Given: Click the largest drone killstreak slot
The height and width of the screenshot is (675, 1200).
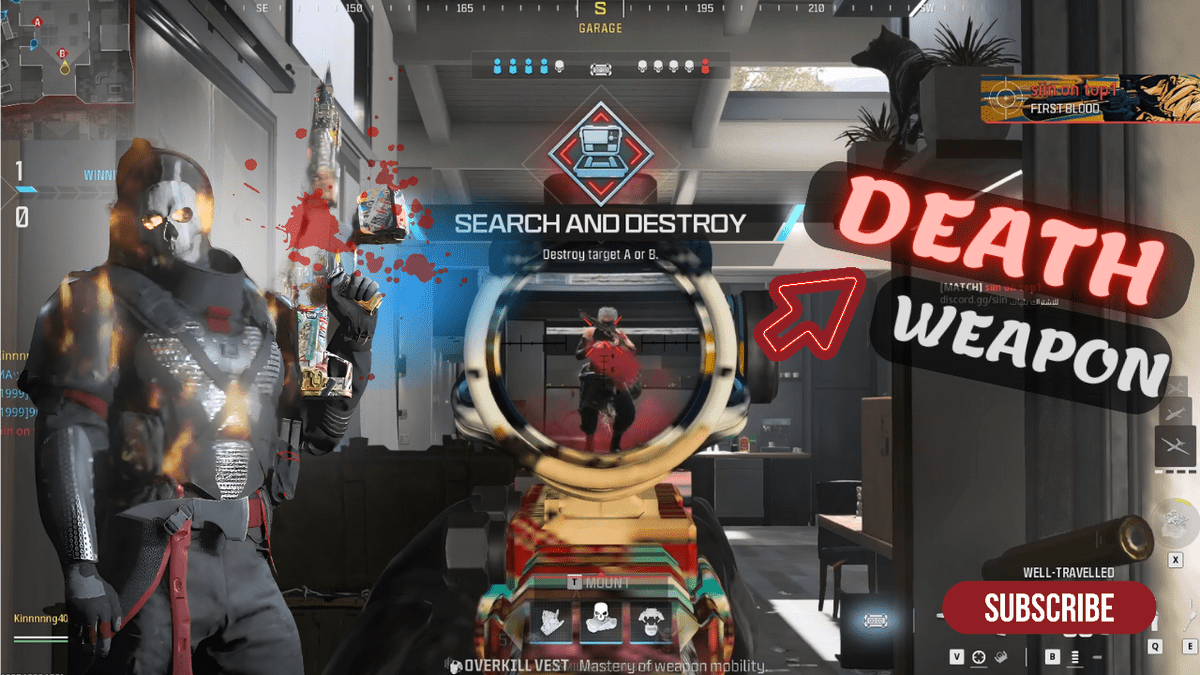Looking at the screenshot, I should coord(1175,445).
